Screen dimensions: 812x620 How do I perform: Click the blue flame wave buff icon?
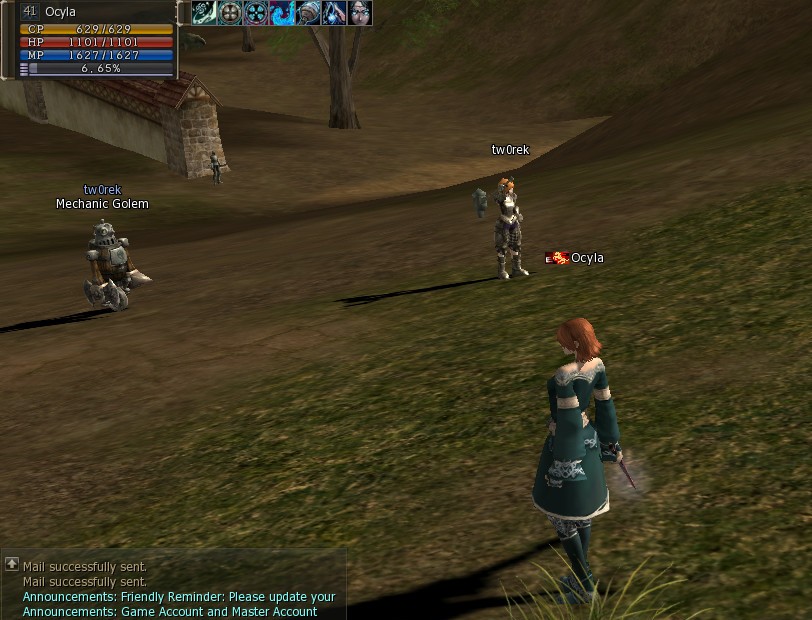(282, 13)
